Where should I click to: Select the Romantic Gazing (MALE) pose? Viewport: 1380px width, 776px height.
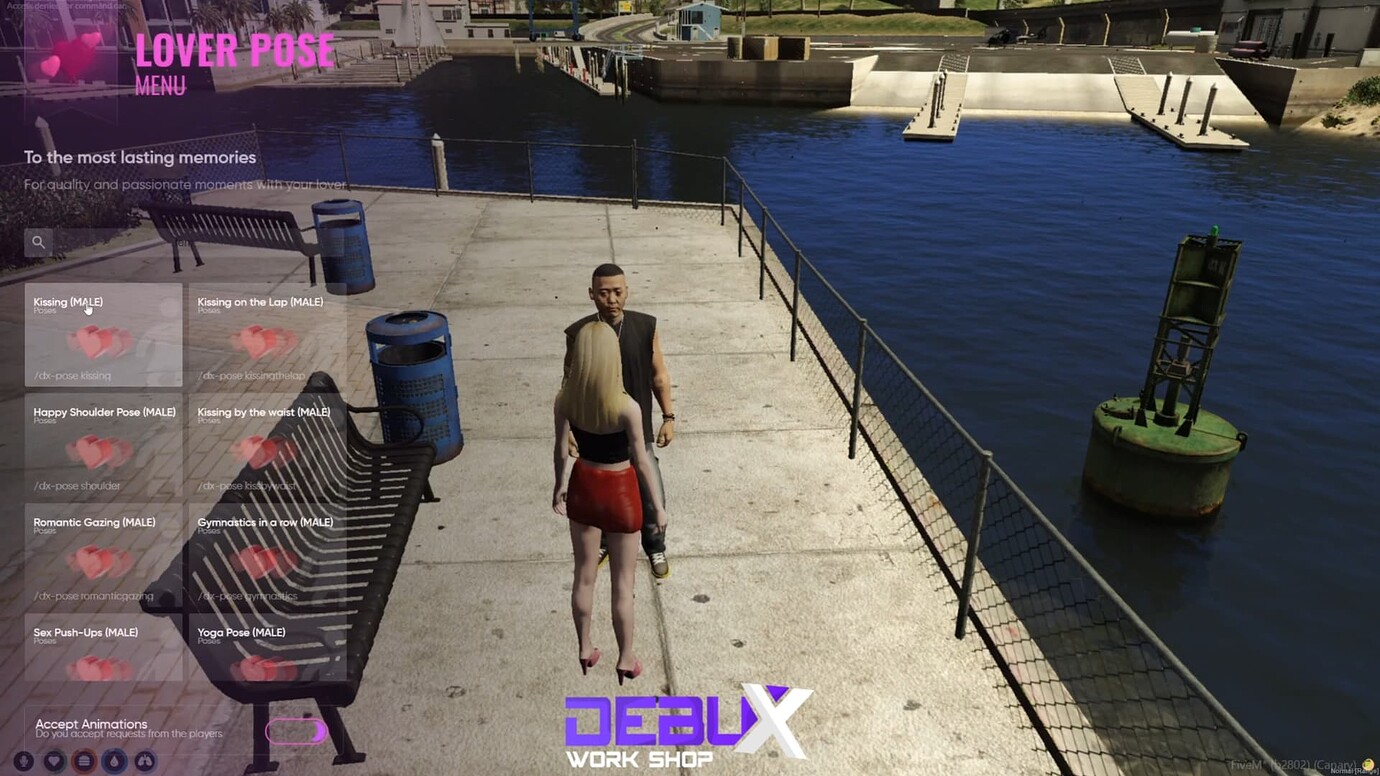[x=101, y=555]
